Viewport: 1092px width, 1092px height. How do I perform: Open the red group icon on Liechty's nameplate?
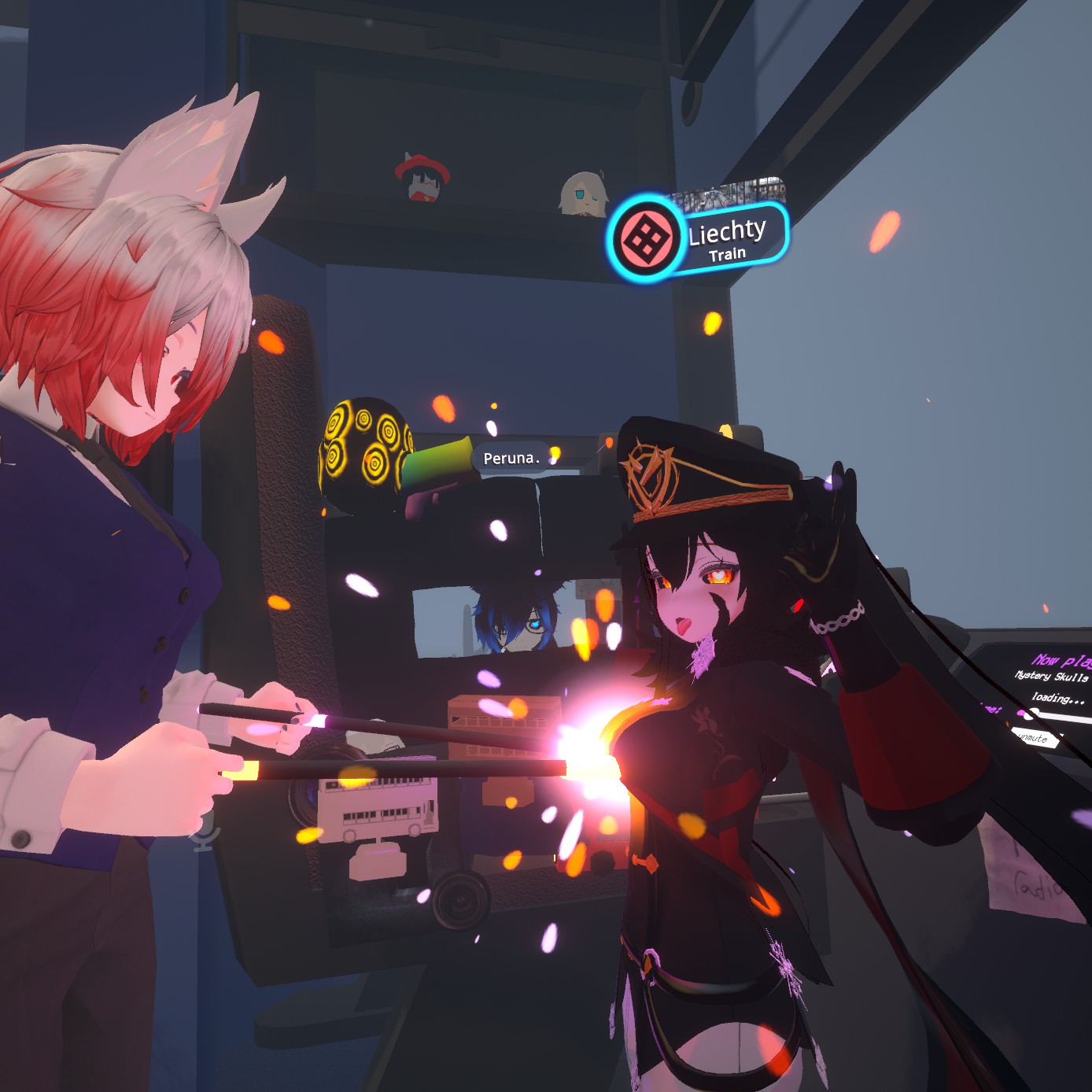tap(646, 239)
